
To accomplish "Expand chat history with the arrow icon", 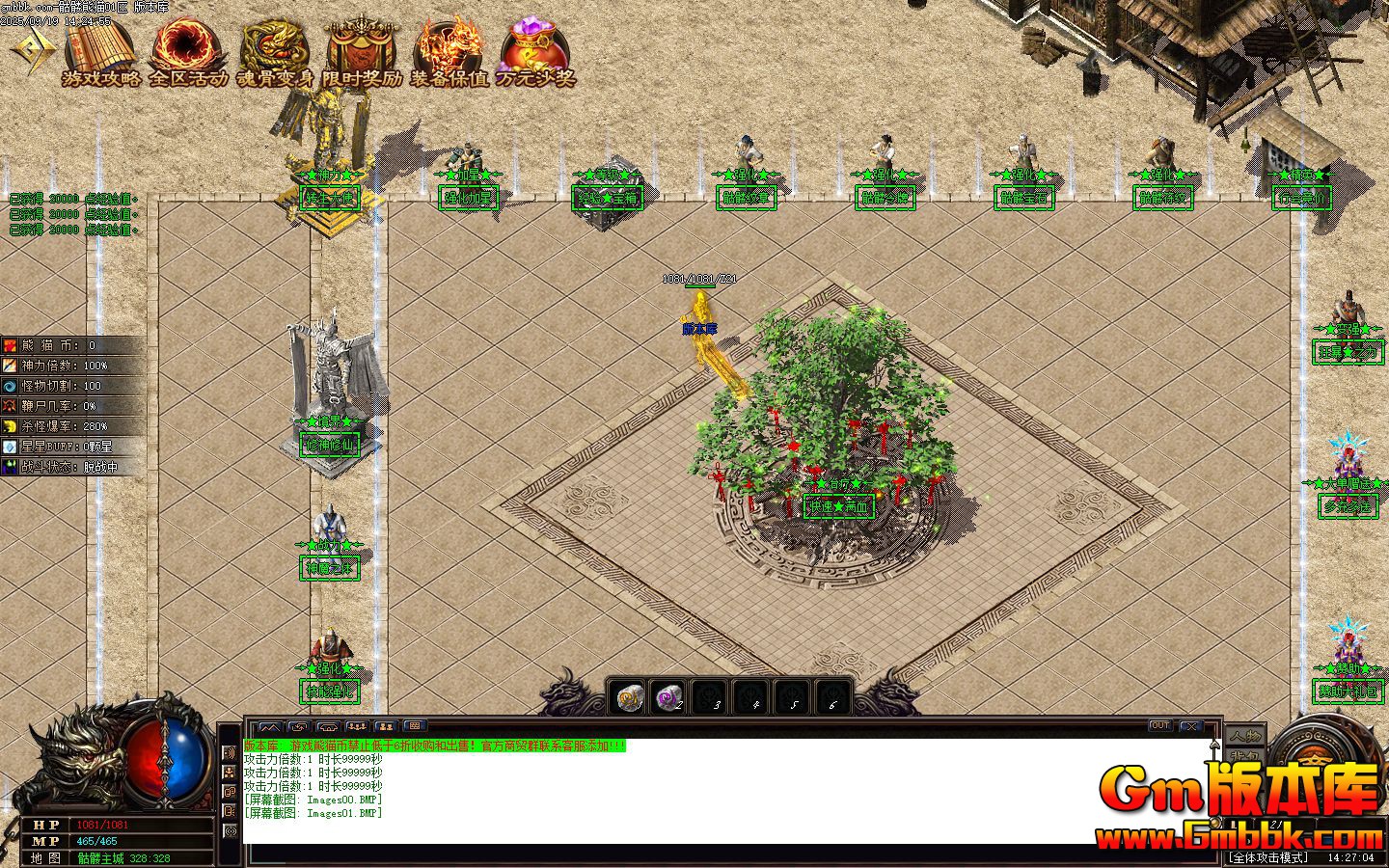I will pos(1214,743).
